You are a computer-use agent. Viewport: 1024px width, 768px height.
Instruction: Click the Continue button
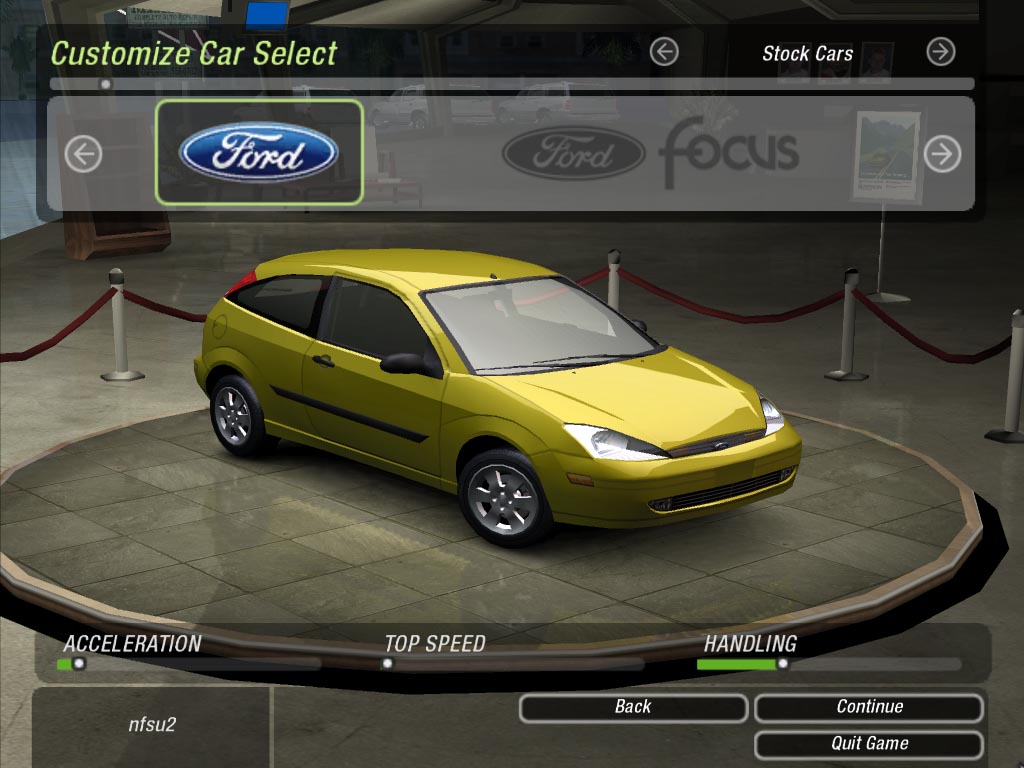pos(869,707)
